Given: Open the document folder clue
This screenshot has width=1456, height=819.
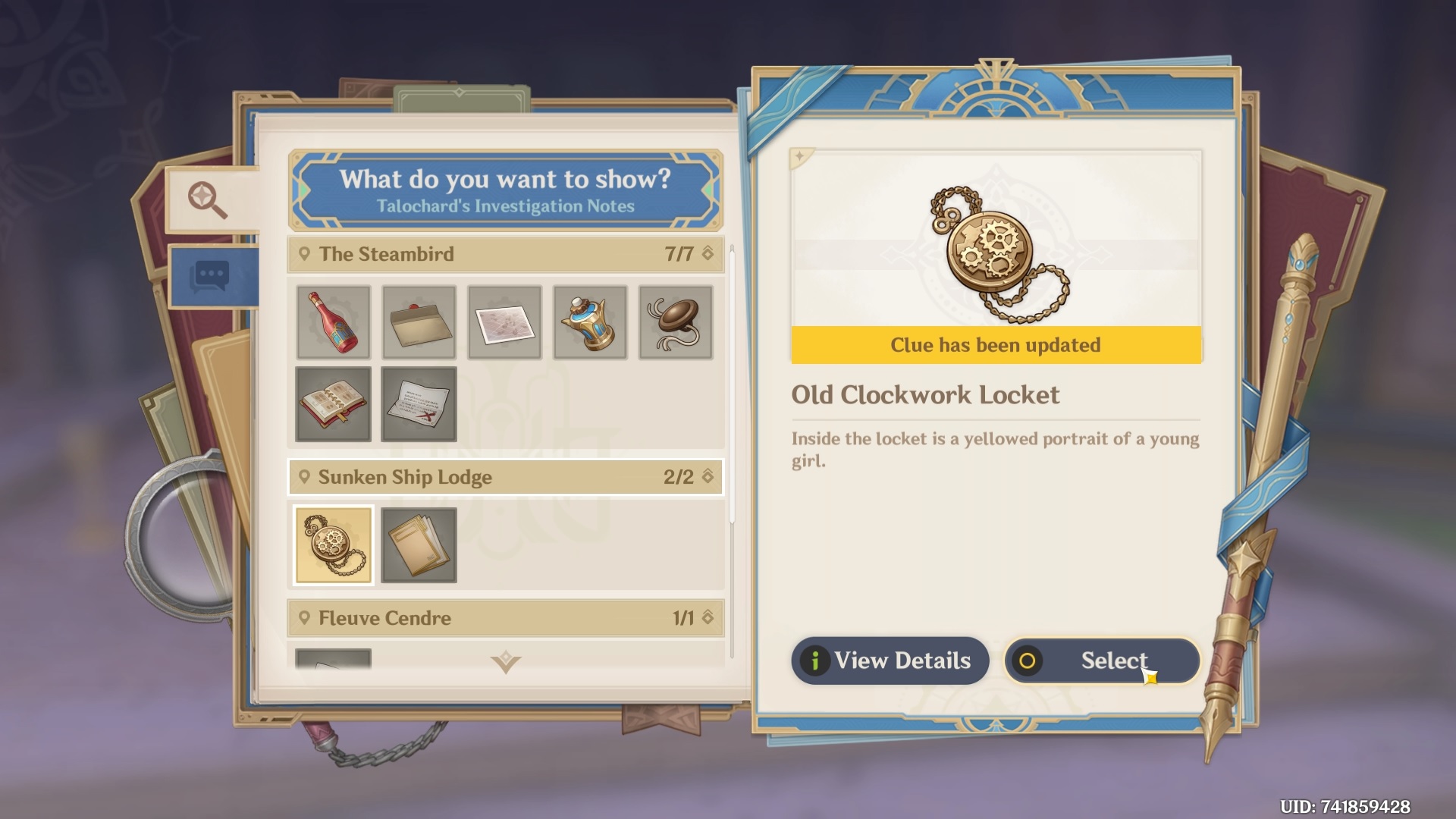Looking at the screenshot, I should 419,544.
